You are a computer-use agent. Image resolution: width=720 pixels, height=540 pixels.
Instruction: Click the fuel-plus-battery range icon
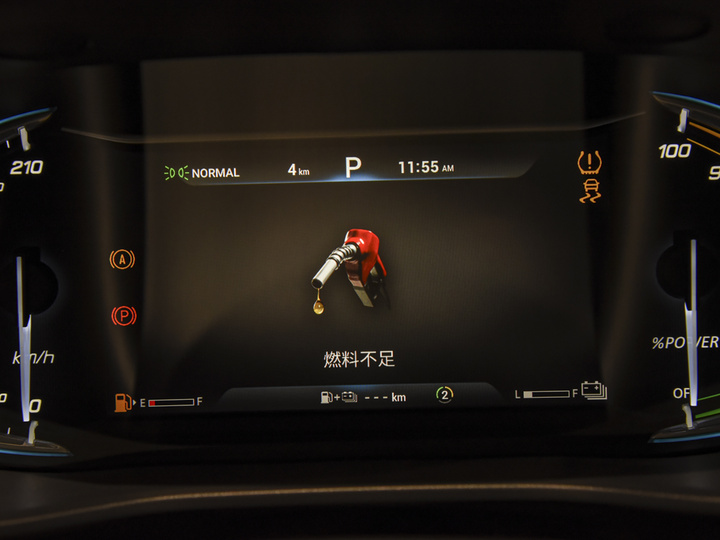click(338, 397)
